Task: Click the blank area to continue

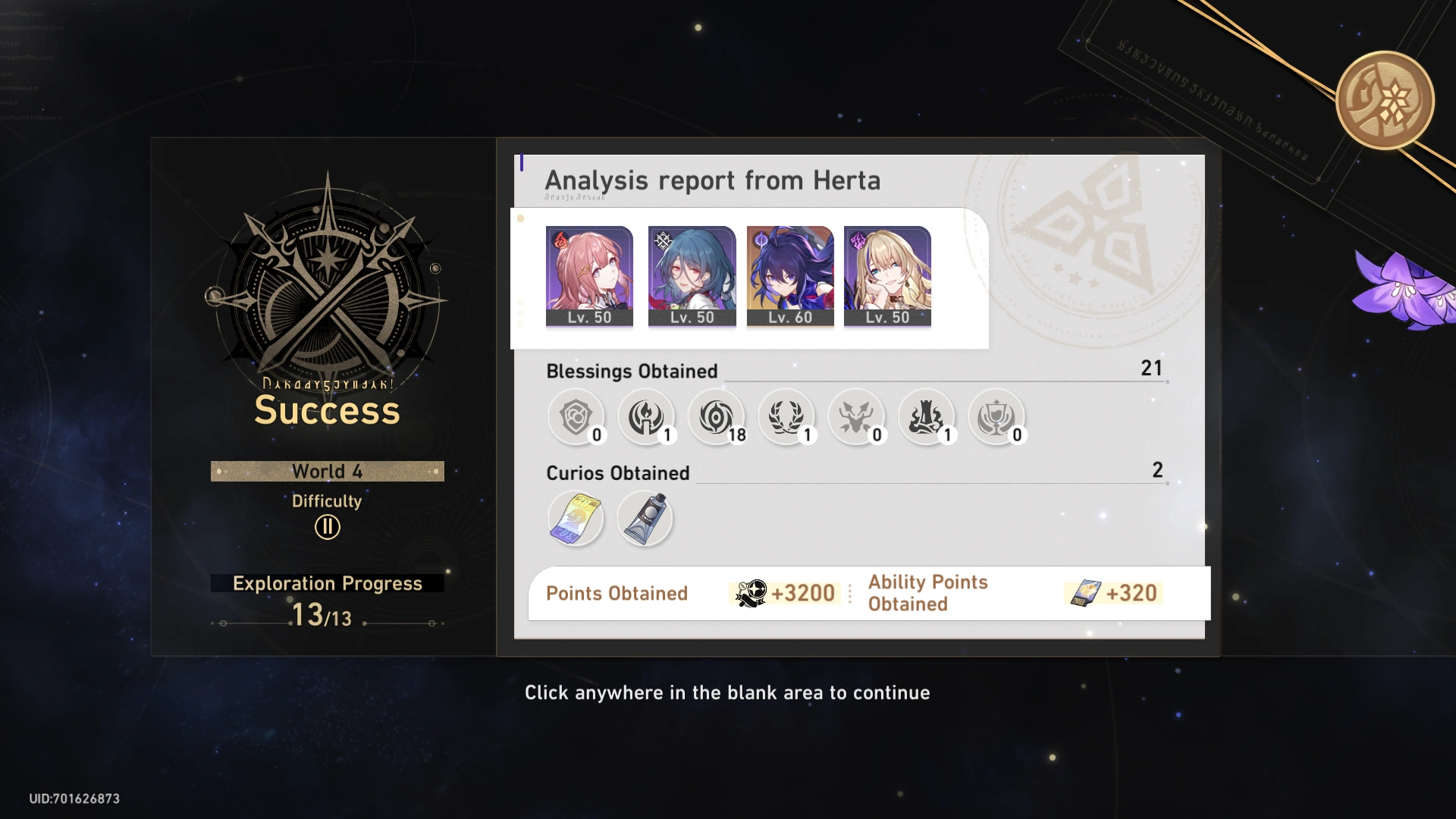Action: point(728,751)
